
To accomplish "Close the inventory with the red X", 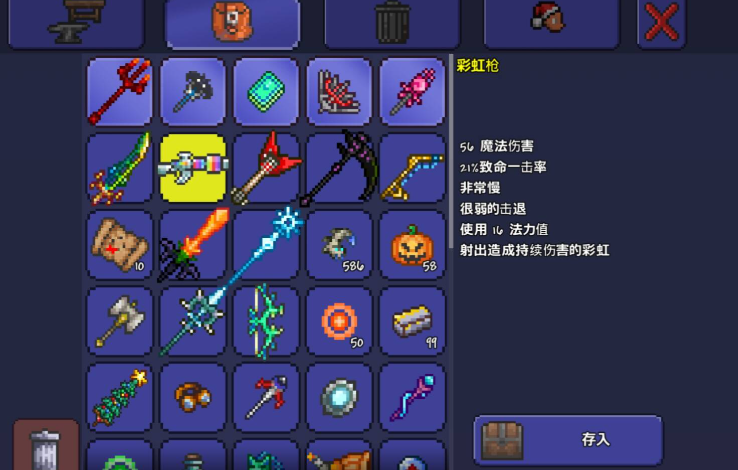I will (661, 22).
